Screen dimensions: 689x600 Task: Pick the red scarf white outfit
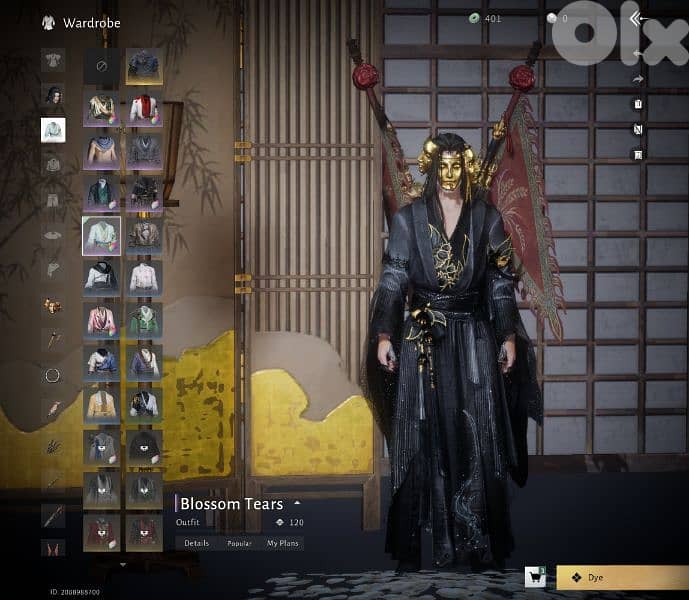click(145, 108)
